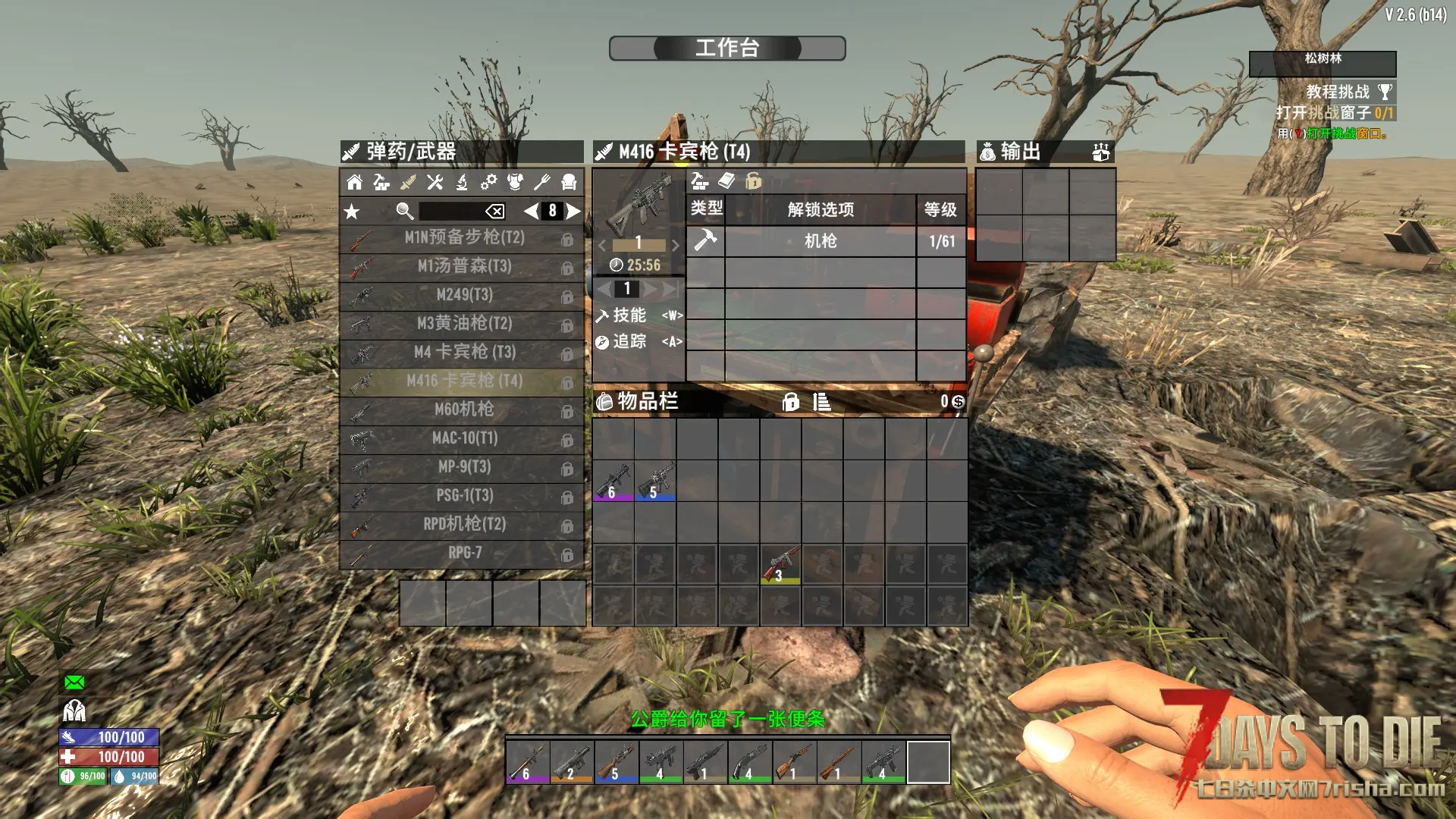Pick the MAC-10(T1) recipe row

[x=463, y=438]
